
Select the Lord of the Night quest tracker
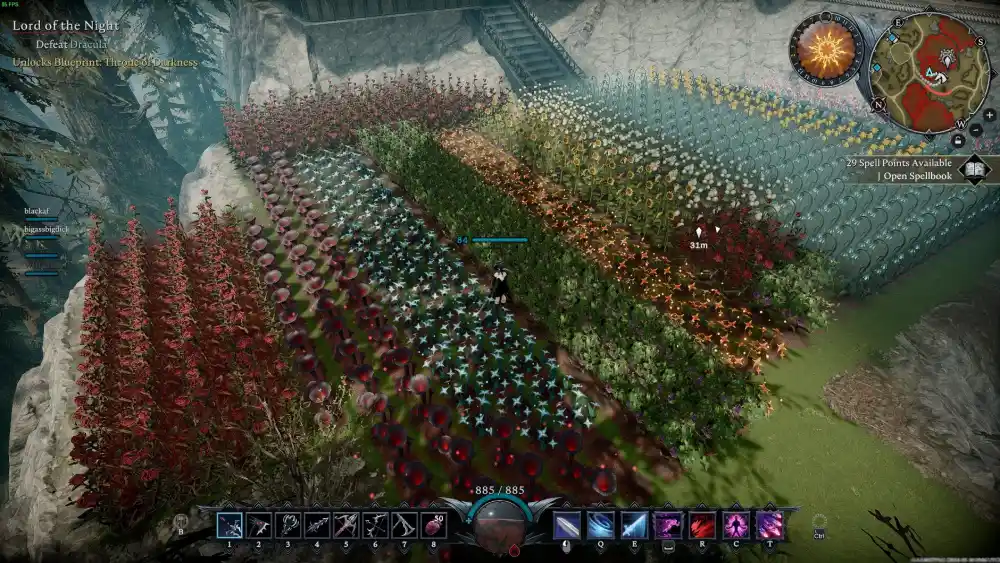tap(66, 25)
